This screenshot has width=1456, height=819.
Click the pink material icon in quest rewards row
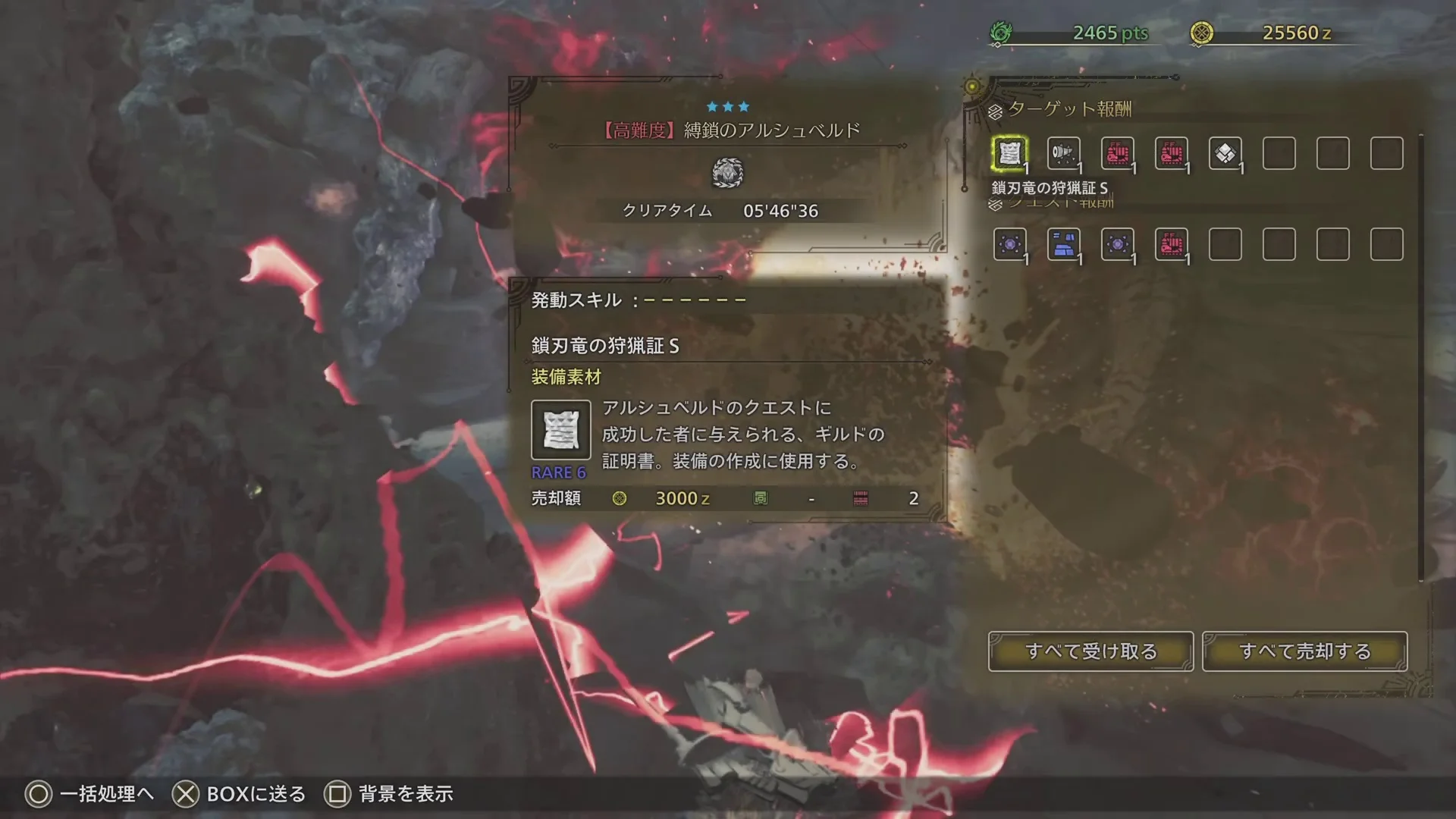click(1172, 244)
